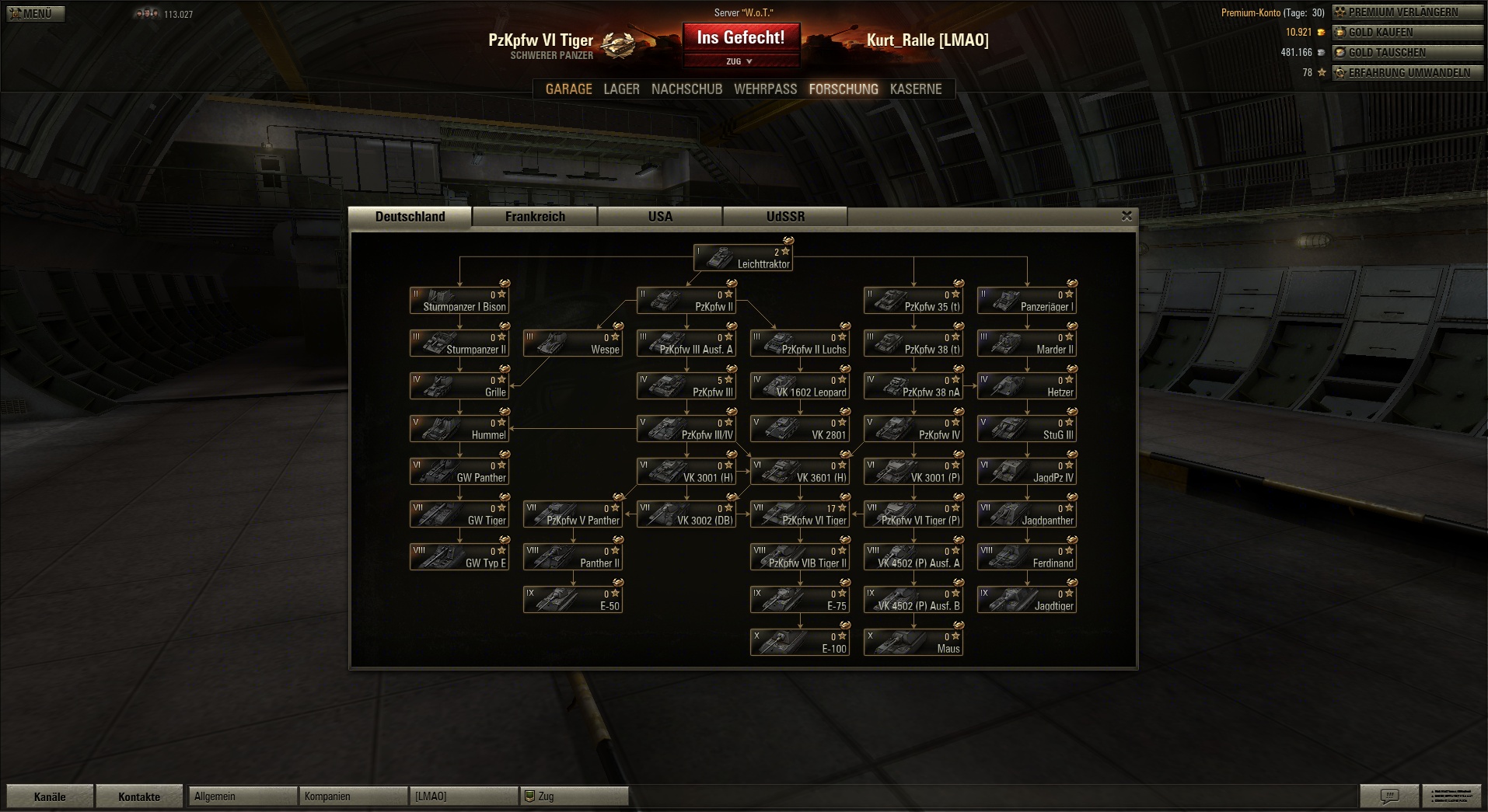
Task: Pick the GW Typ E artillery node
Action: pos(459,557)
